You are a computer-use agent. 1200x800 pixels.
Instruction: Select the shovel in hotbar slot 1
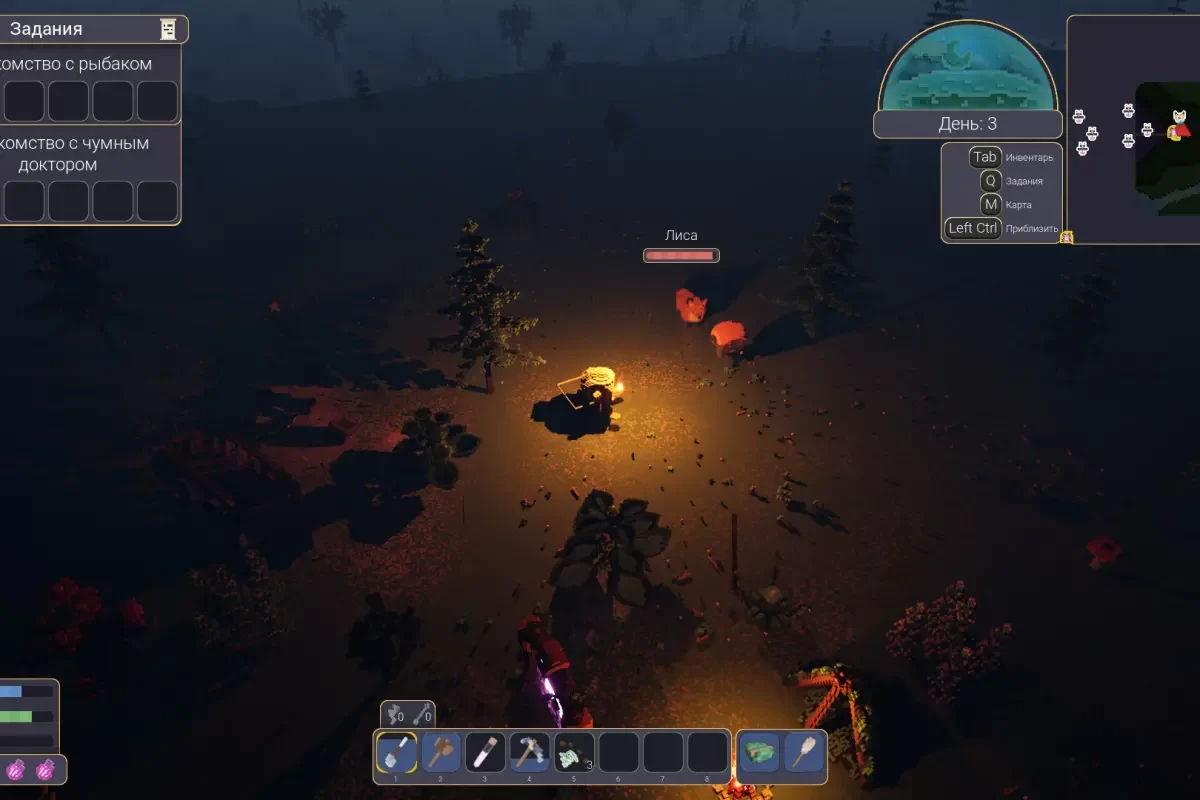397,752
